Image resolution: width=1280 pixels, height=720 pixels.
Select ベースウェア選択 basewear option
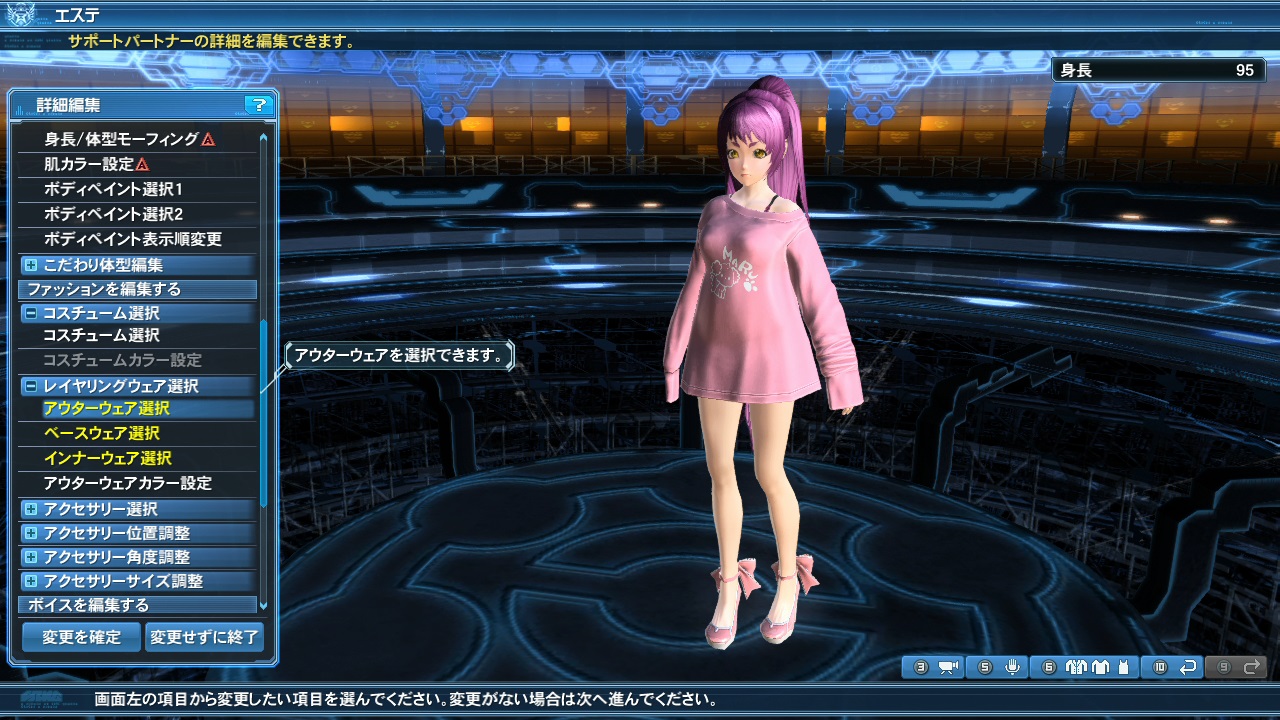click(x=101, y=433)
